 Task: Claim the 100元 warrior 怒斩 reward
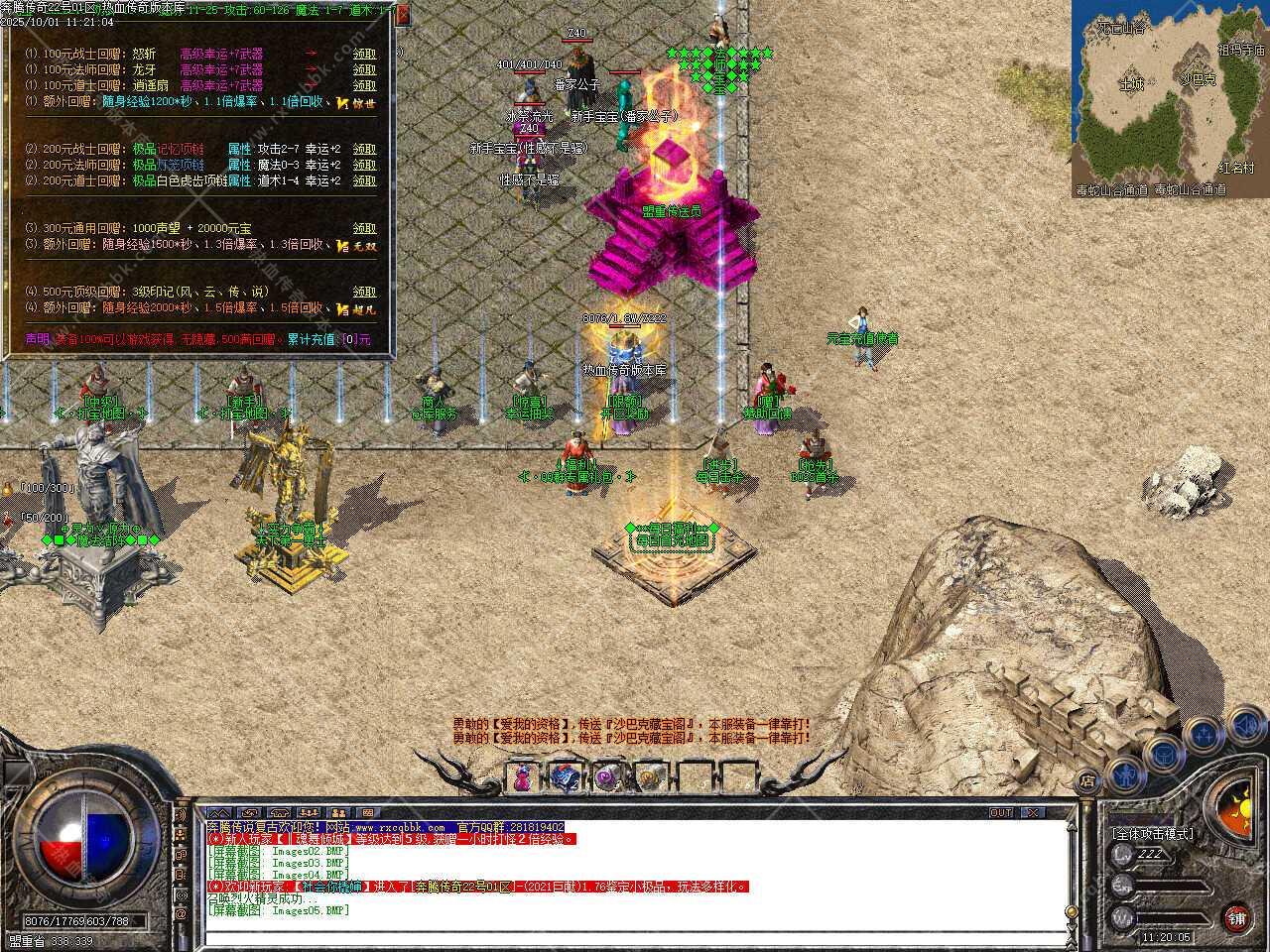click(x=364, y=55)
